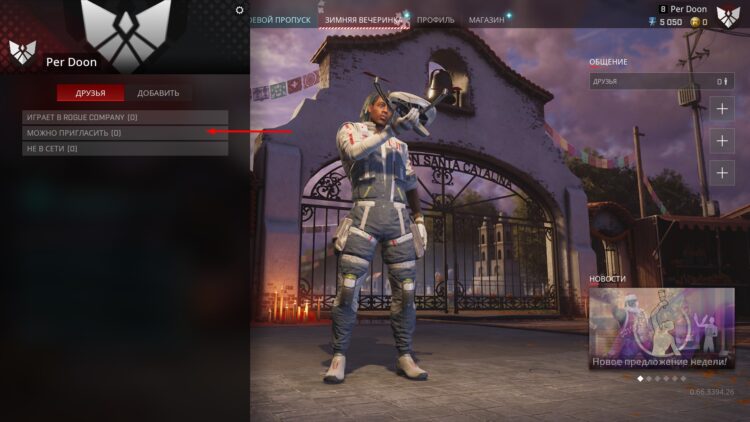This screenshot has height=422, width=750.
Task: Expand the Можно пригласить list
Action: (125, 133)
